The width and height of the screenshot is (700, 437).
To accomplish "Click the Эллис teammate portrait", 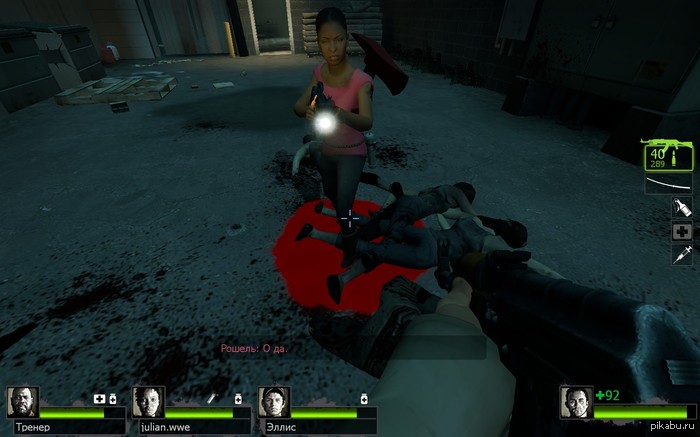I will click(274, 402).
